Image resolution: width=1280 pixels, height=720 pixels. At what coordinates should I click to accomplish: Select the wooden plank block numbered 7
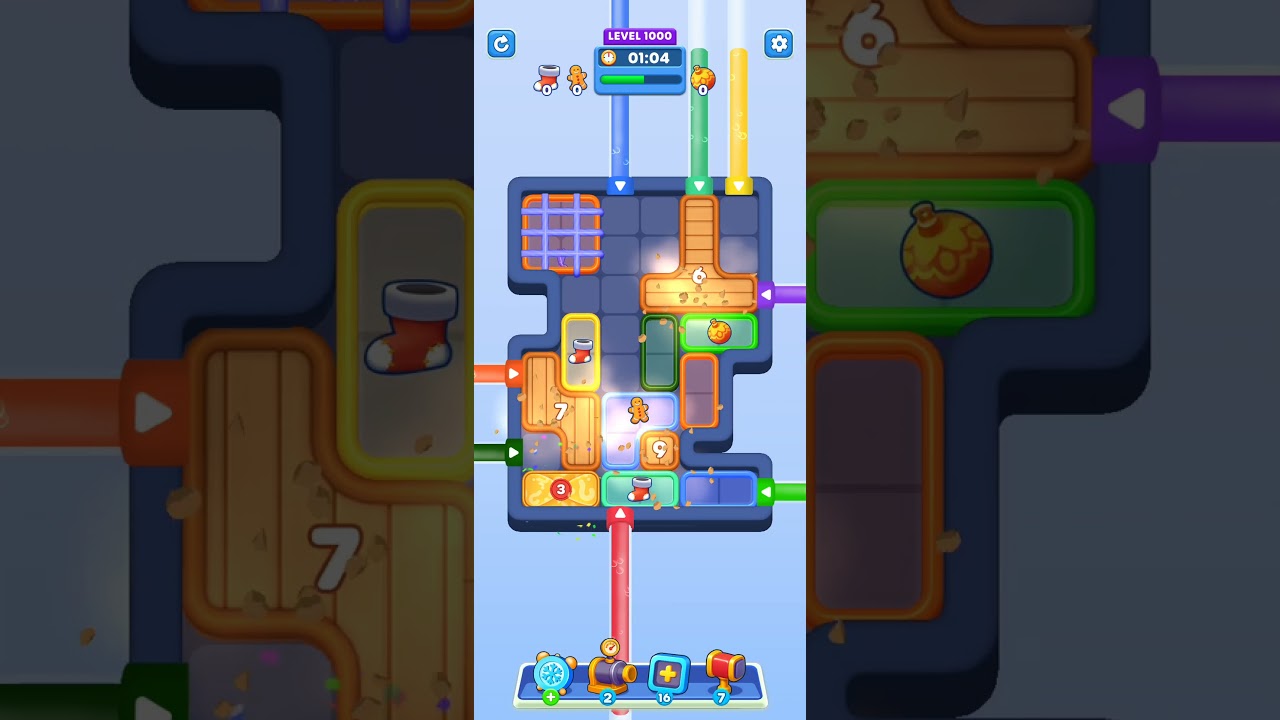point(561,409)
